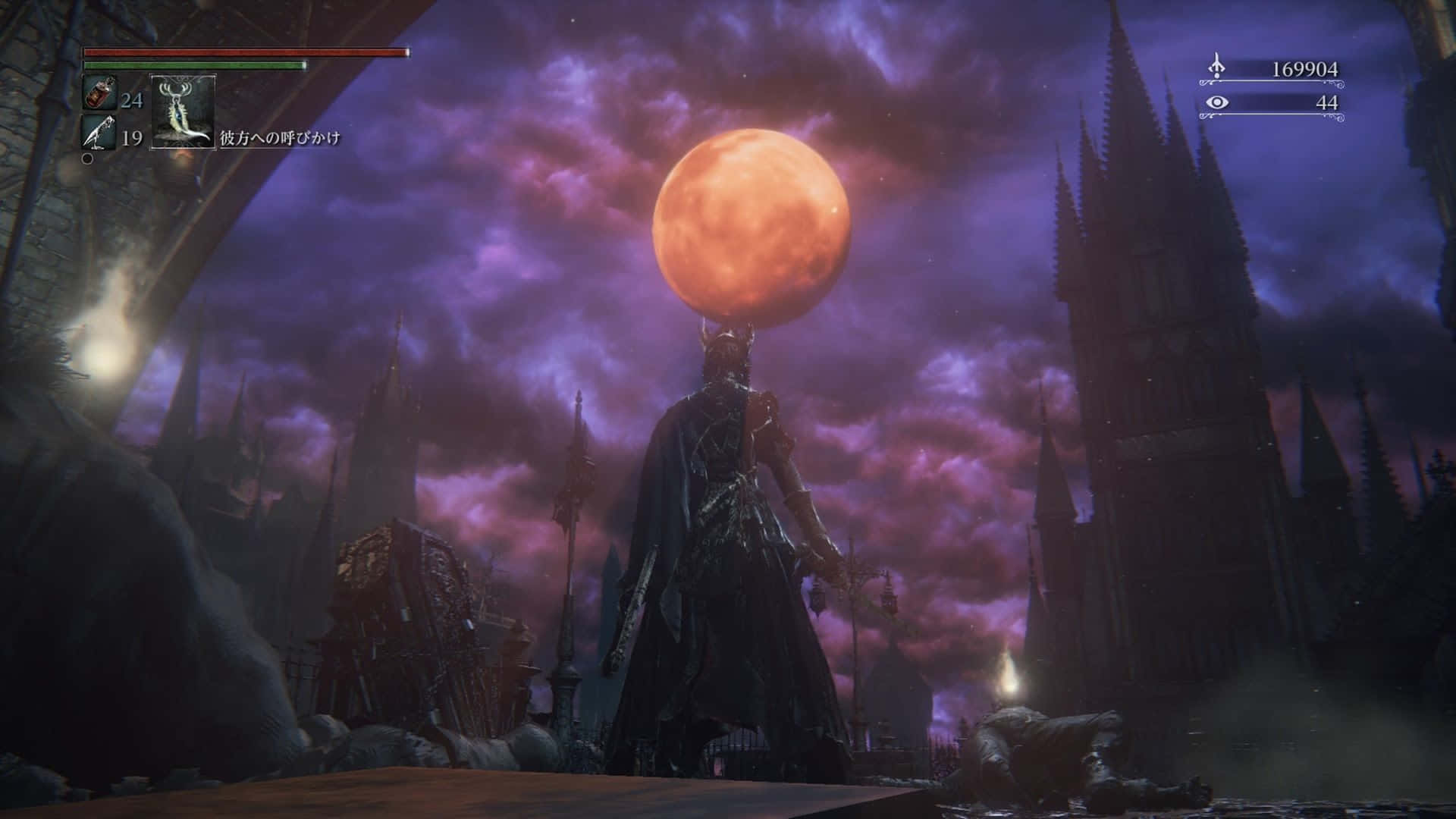Click the green stamina bar
1456x819 pixels.
(193, 67)
